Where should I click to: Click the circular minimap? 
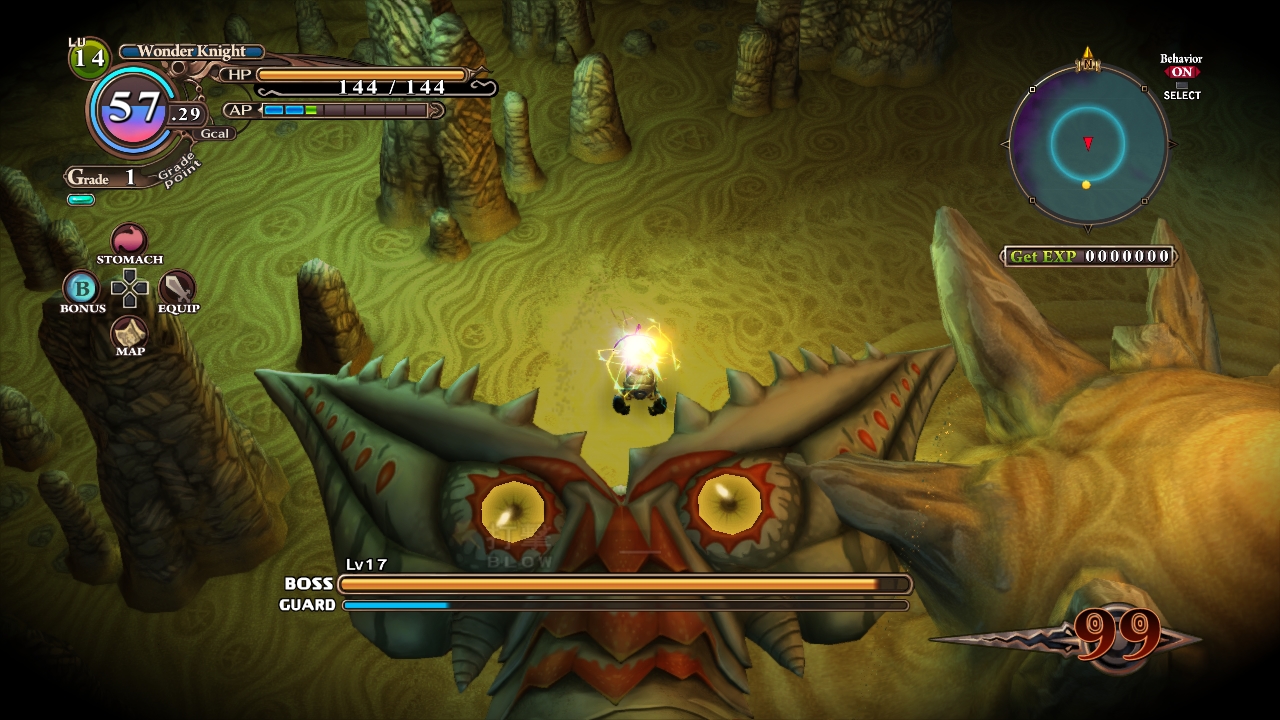coord(1087,144)
